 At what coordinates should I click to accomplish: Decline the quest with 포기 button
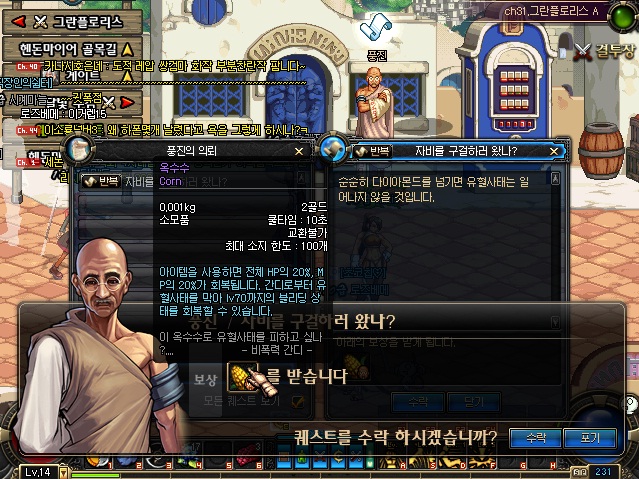(582, 437)
